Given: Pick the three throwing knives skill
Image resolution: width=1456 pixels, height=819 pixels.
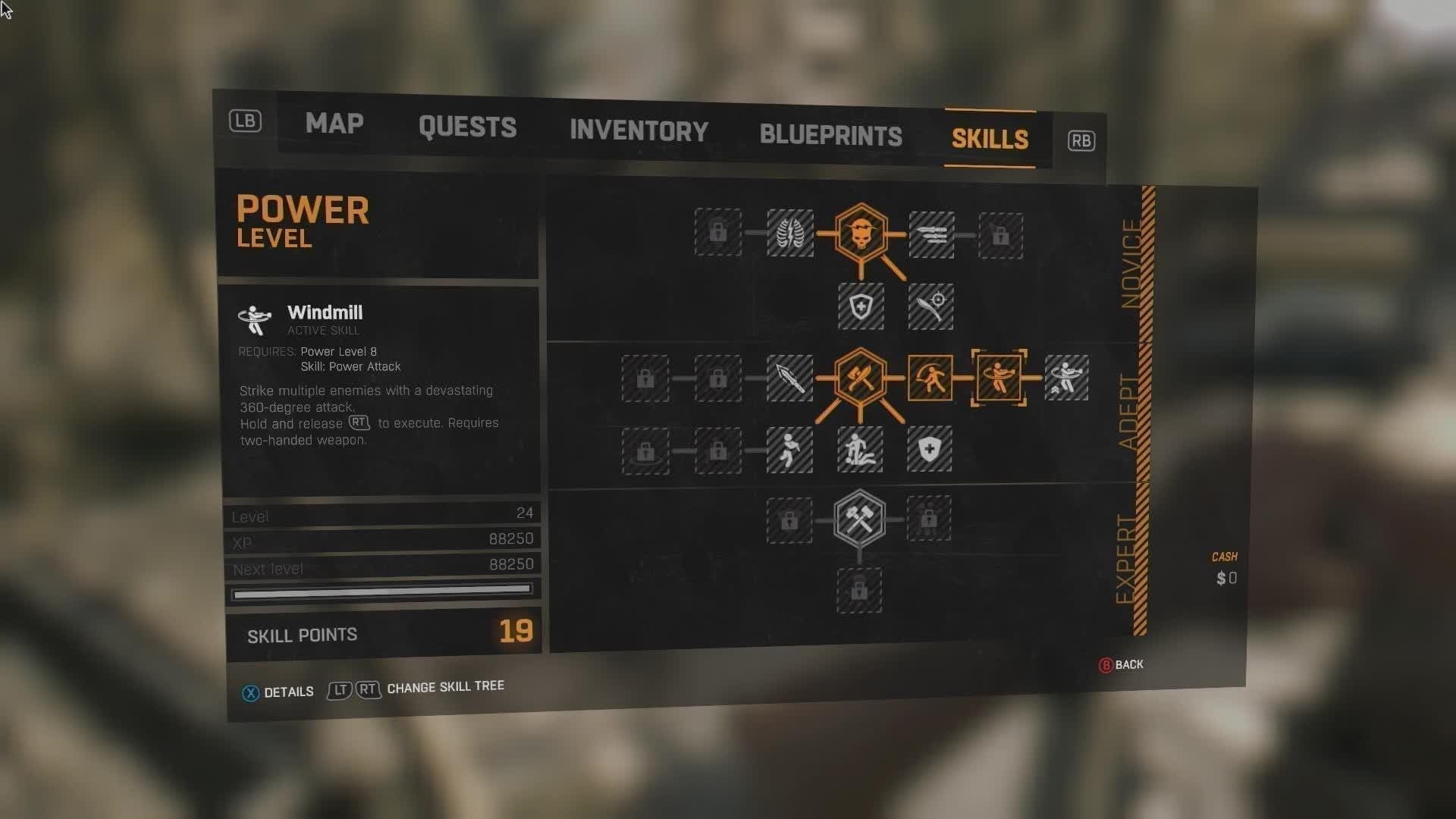Looking at the screenshot, I should pyautogui.click(x=931, y=235).
